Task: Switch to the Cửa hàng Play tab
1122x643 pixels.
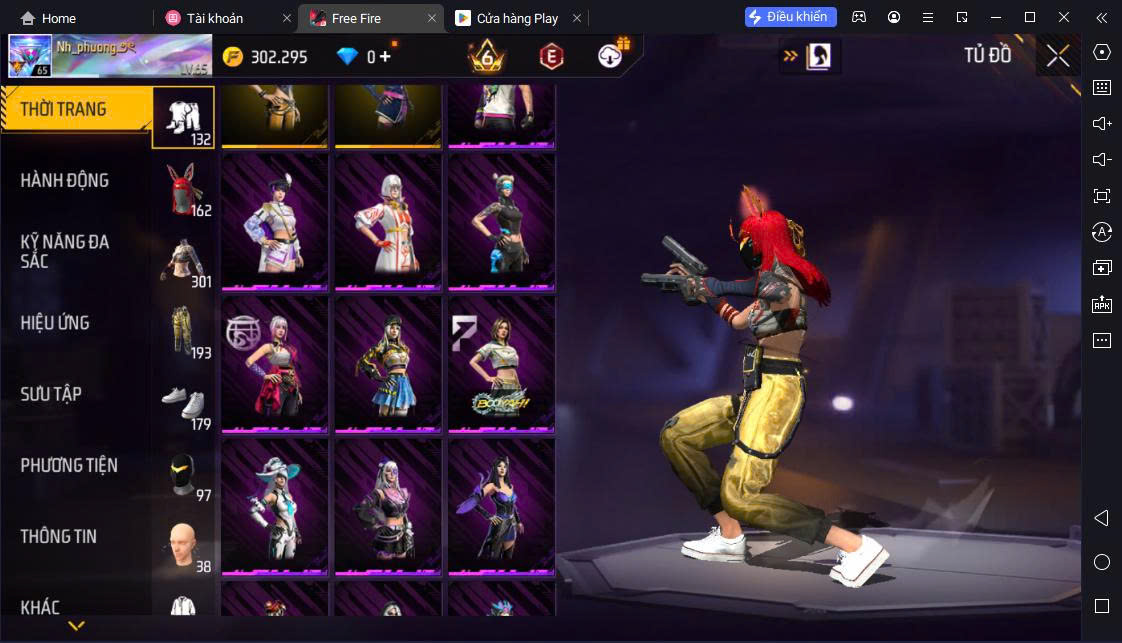Action: (516, 18)
